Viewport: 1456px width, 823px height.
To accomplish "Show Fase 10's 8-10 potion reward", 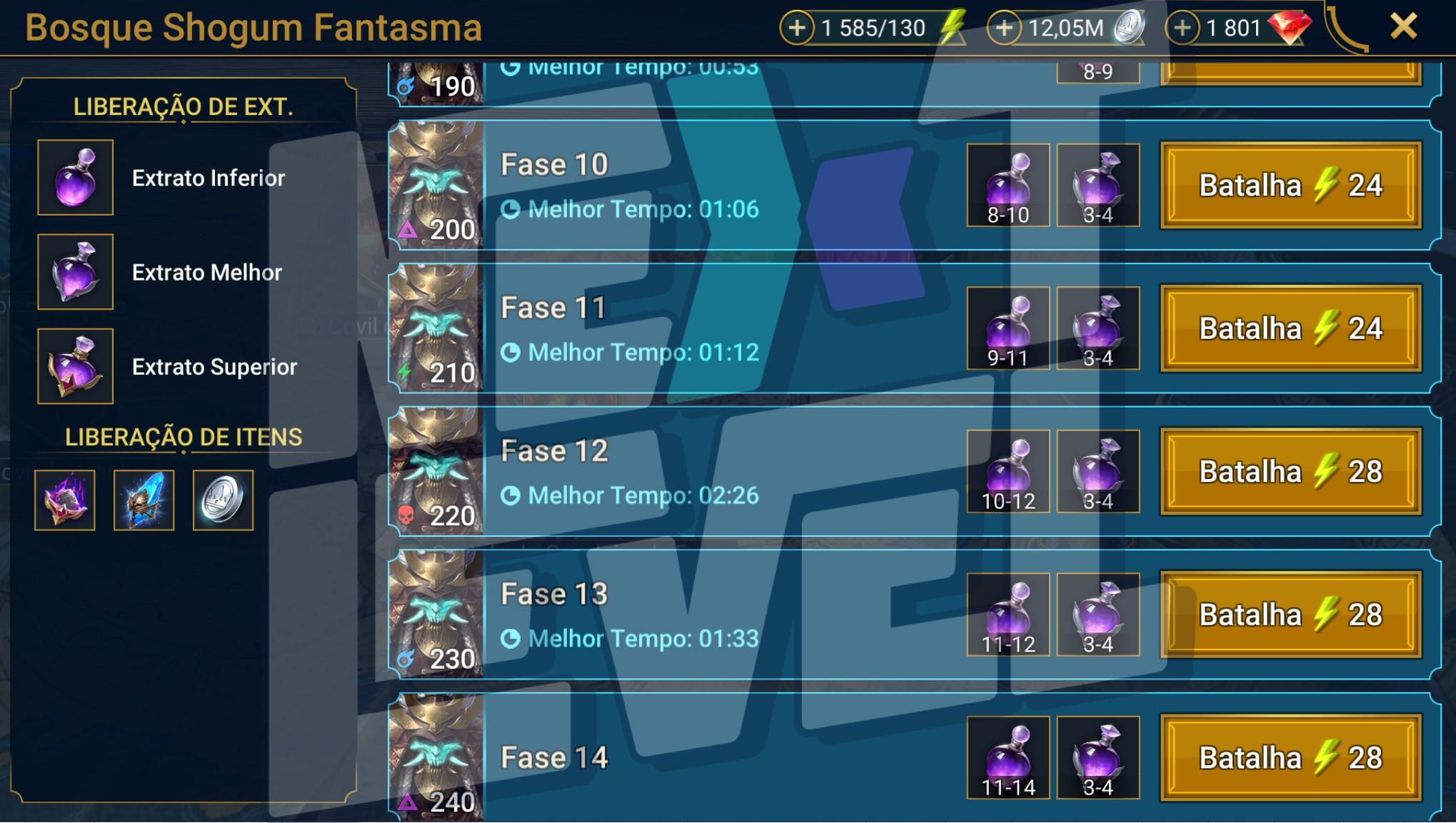I will 1008,186.
